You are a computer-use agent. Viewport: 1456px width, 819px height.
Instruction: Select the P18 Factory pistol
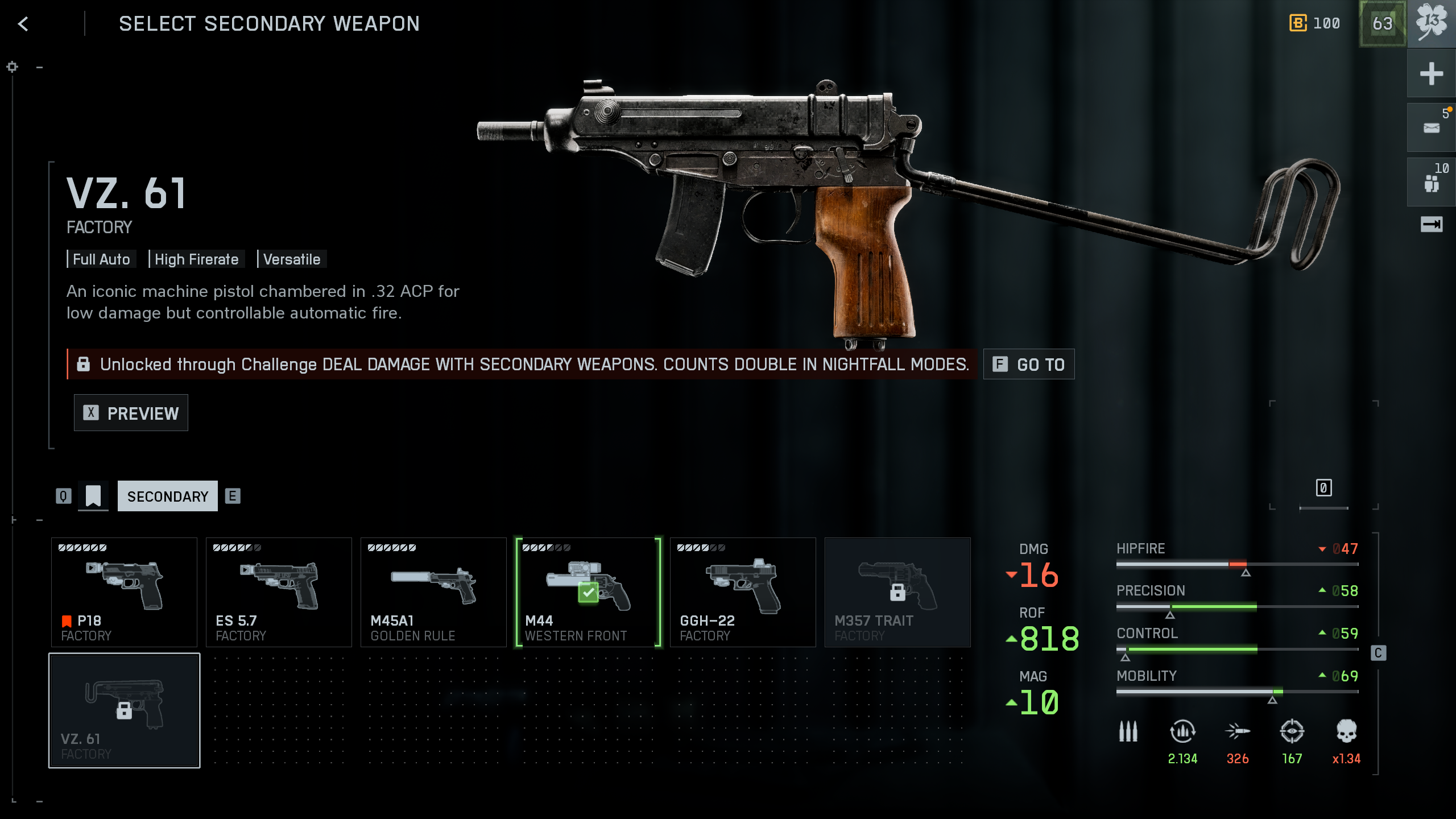tap(124, 591)
